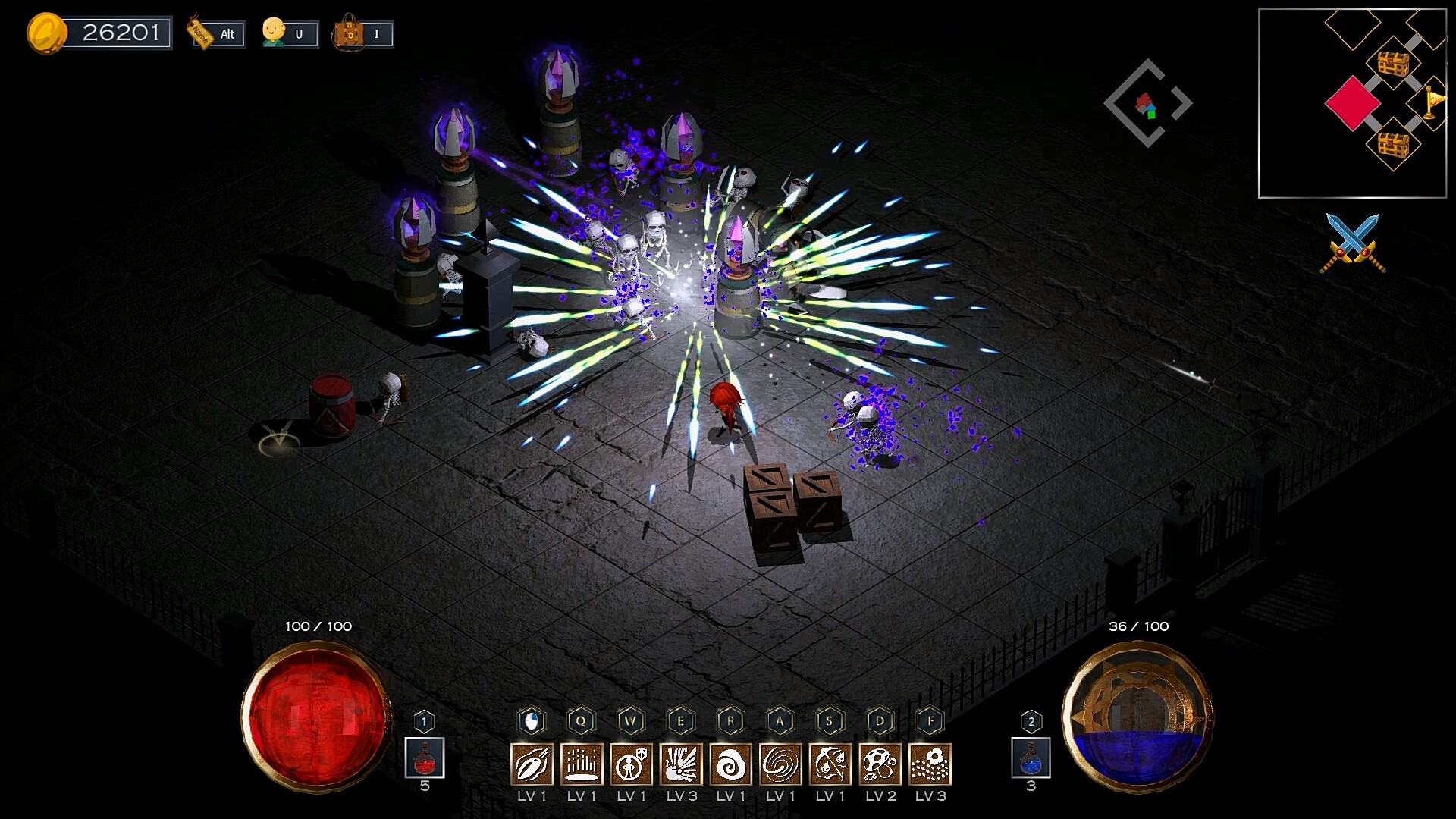The image size is (1456, 819).
Task: Cast the mushroom skill
Action: [880, 764]
